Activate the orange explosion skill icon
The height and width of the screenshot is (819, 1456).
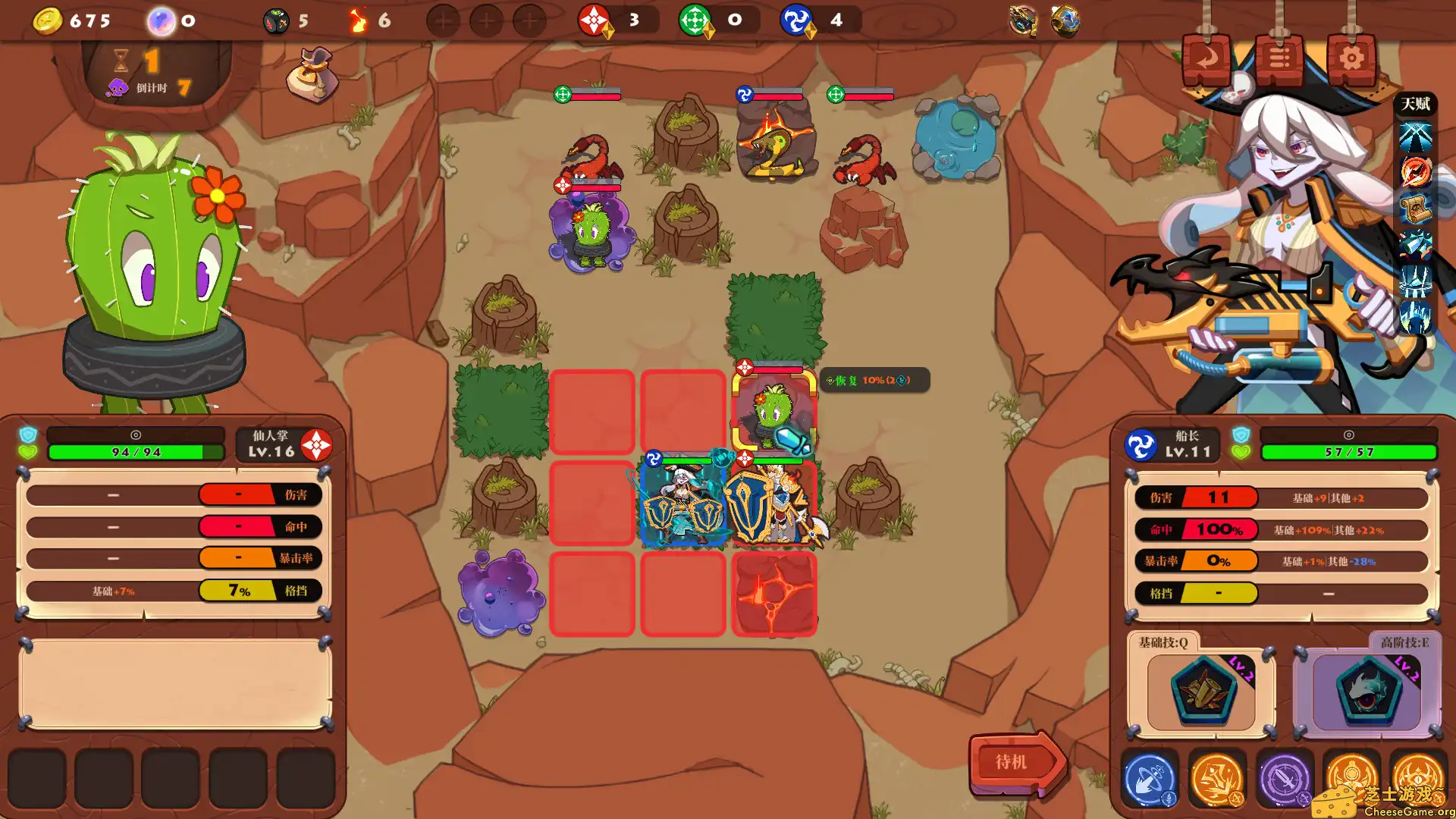(x=1217, y=778)
